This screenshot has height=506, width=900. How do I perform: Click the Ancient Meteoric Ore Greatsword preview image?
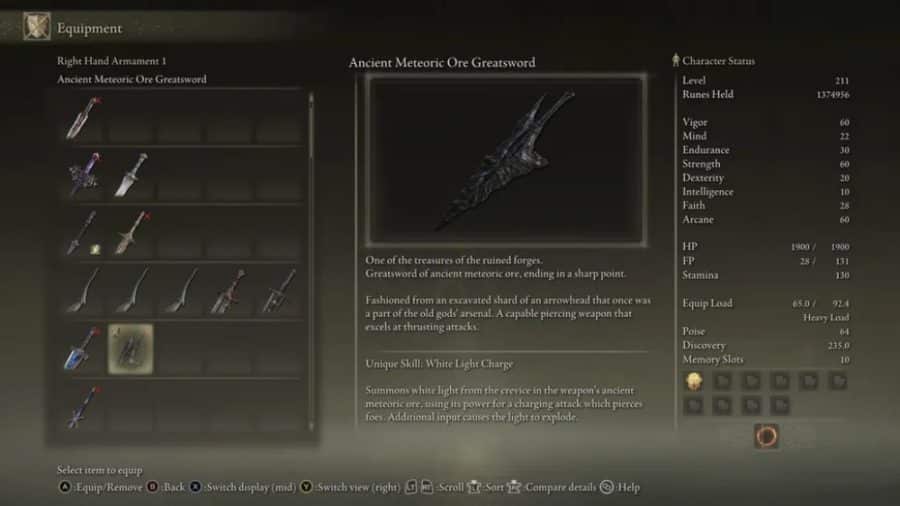[505, 160]
